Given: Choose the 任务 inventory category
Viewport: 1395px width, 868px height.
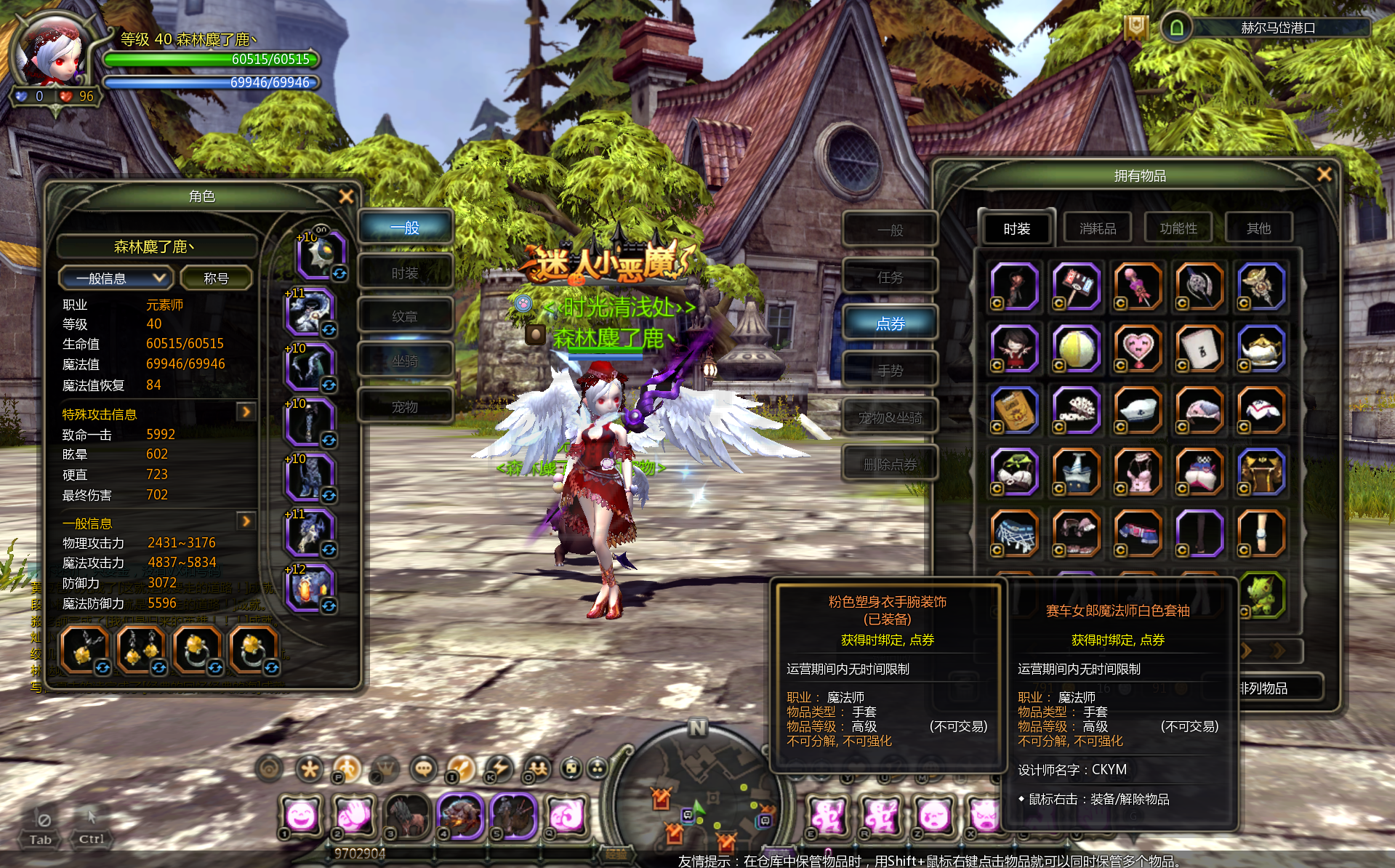Looking at the screenshot, I should coord(890,277).
